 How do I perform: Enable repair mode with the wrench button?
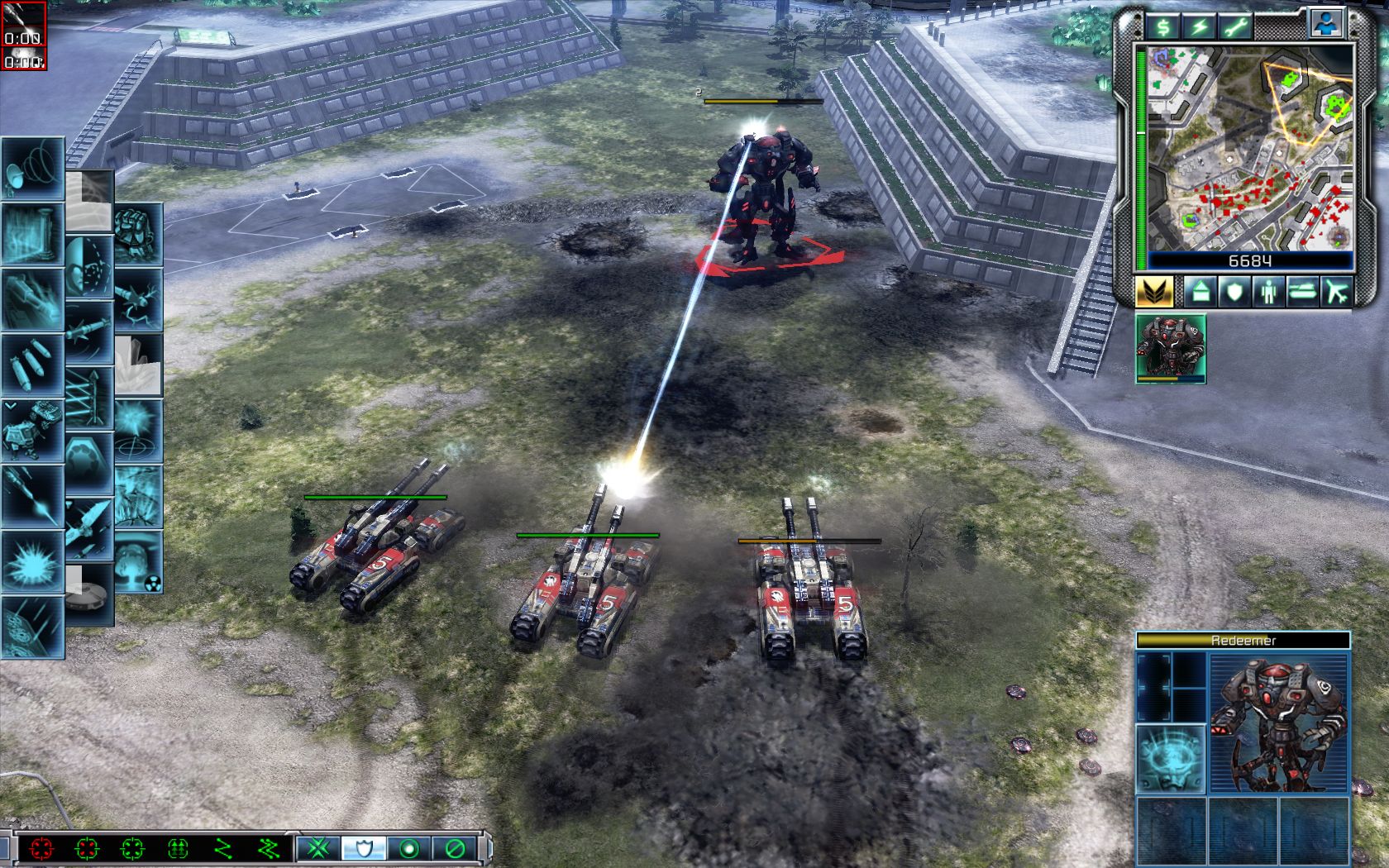click(1234, 27)
